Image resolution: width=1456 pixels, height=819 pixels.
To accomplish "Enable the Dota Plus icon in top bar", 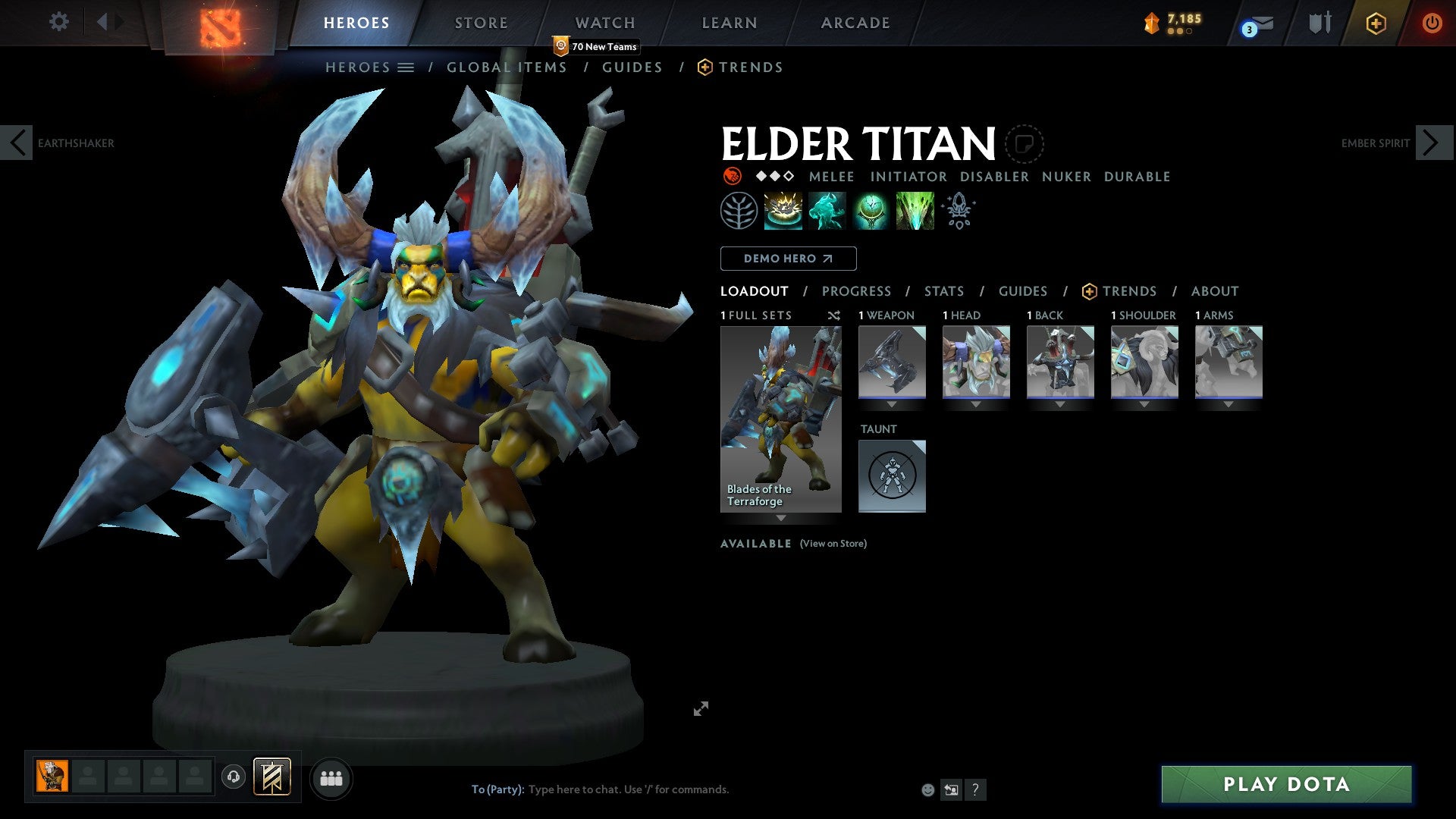I will [1375, 23].
